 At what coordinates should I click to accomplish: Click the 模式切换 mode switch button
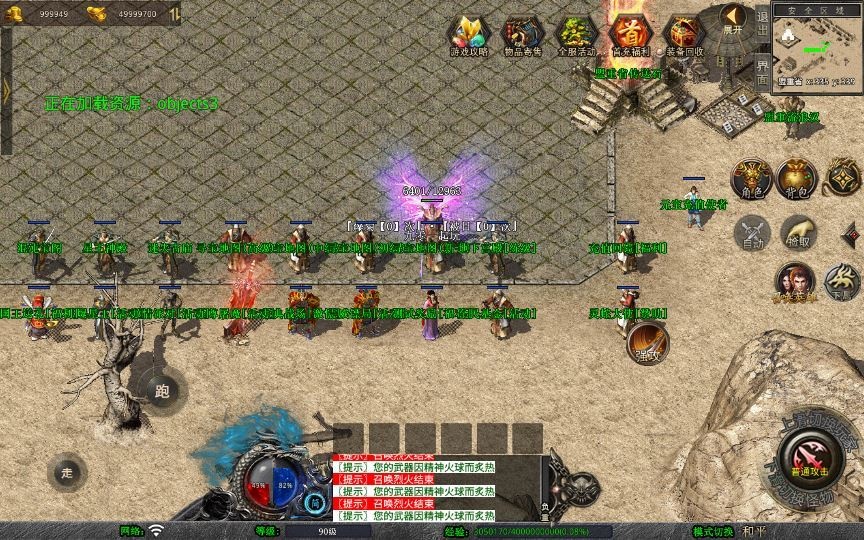coord(713,531)
